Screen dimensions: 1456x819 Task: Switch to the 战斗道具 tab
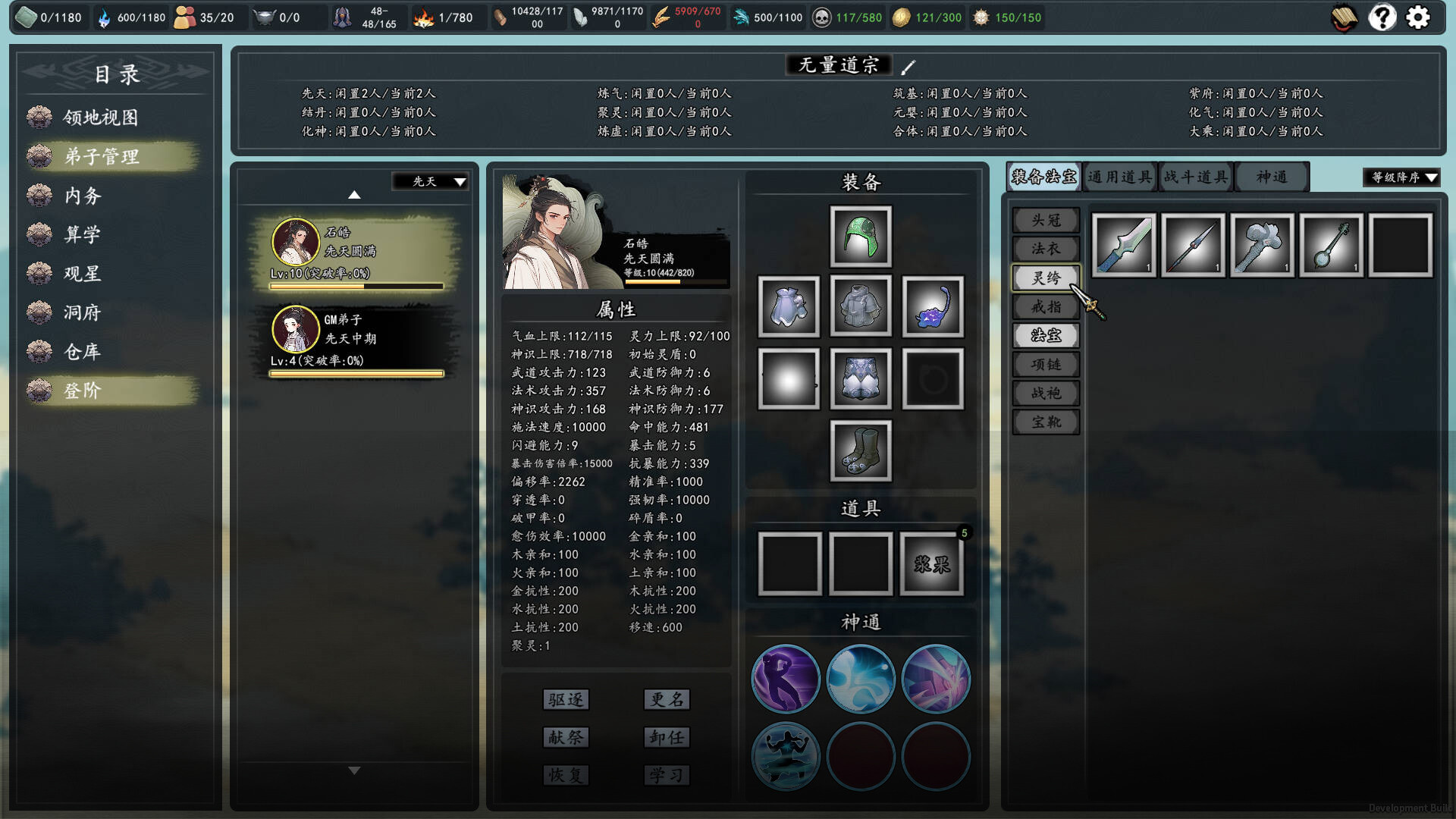click(1194, 176)
